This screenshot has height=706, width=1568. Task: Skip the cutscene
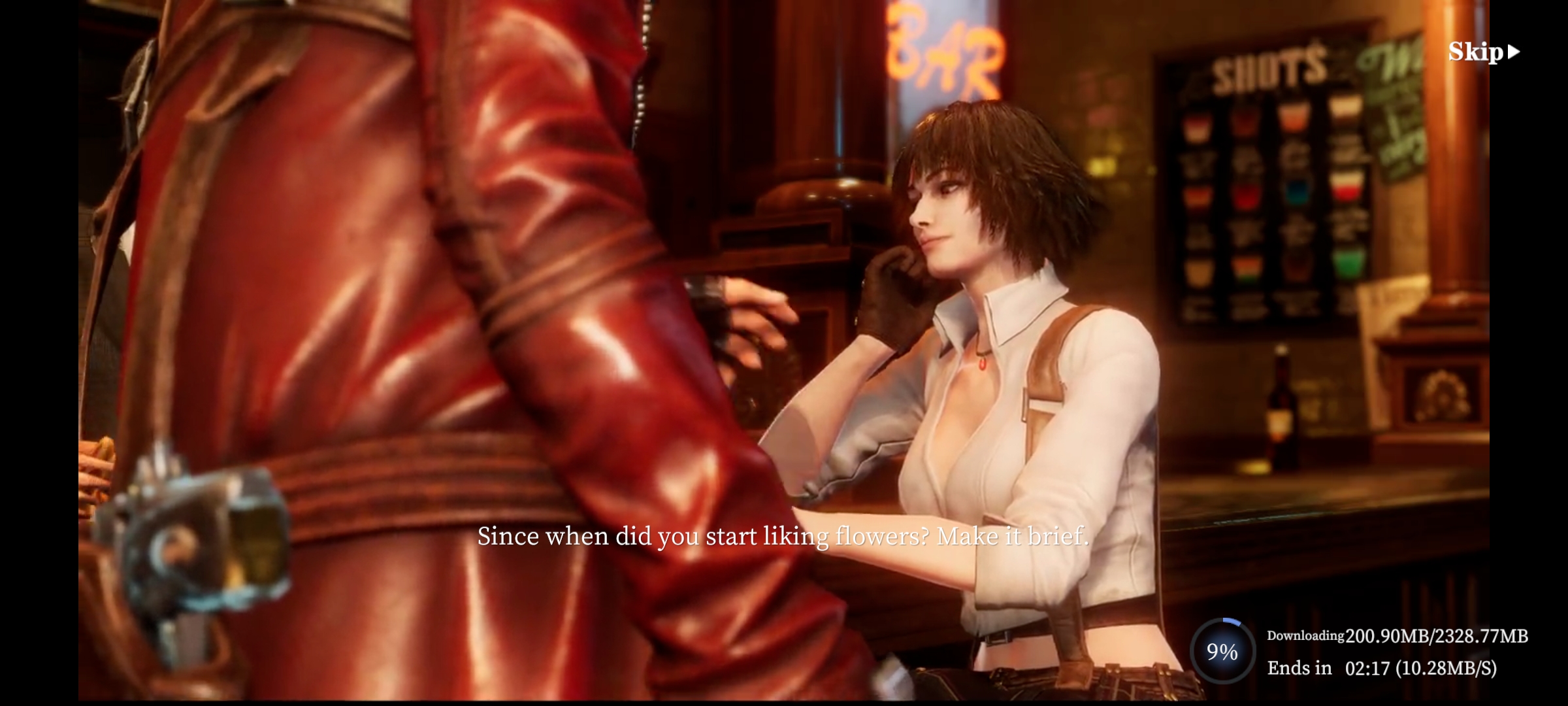point(1483,52)
